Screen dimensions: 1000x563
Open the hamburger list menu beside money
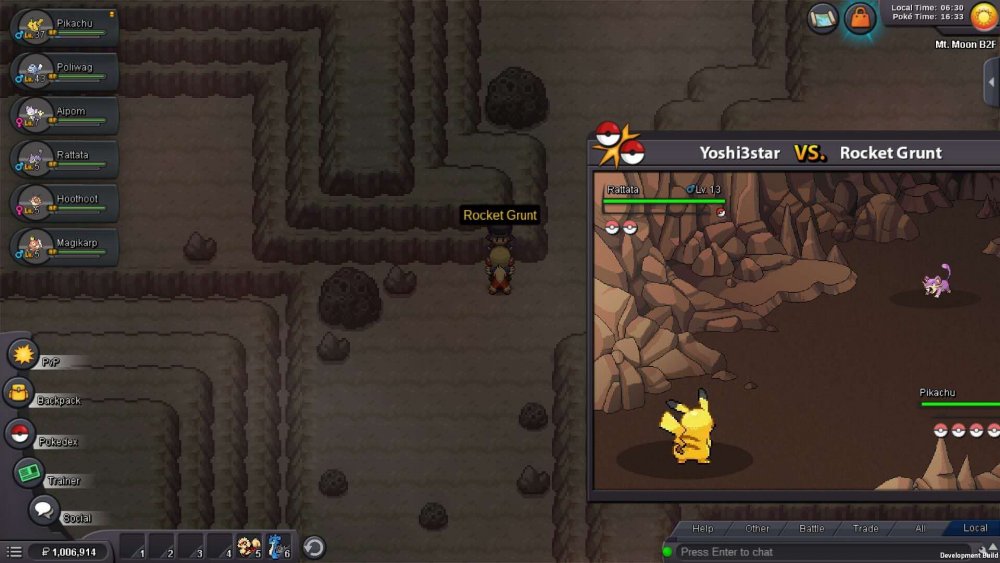click(x=14, y=551)
